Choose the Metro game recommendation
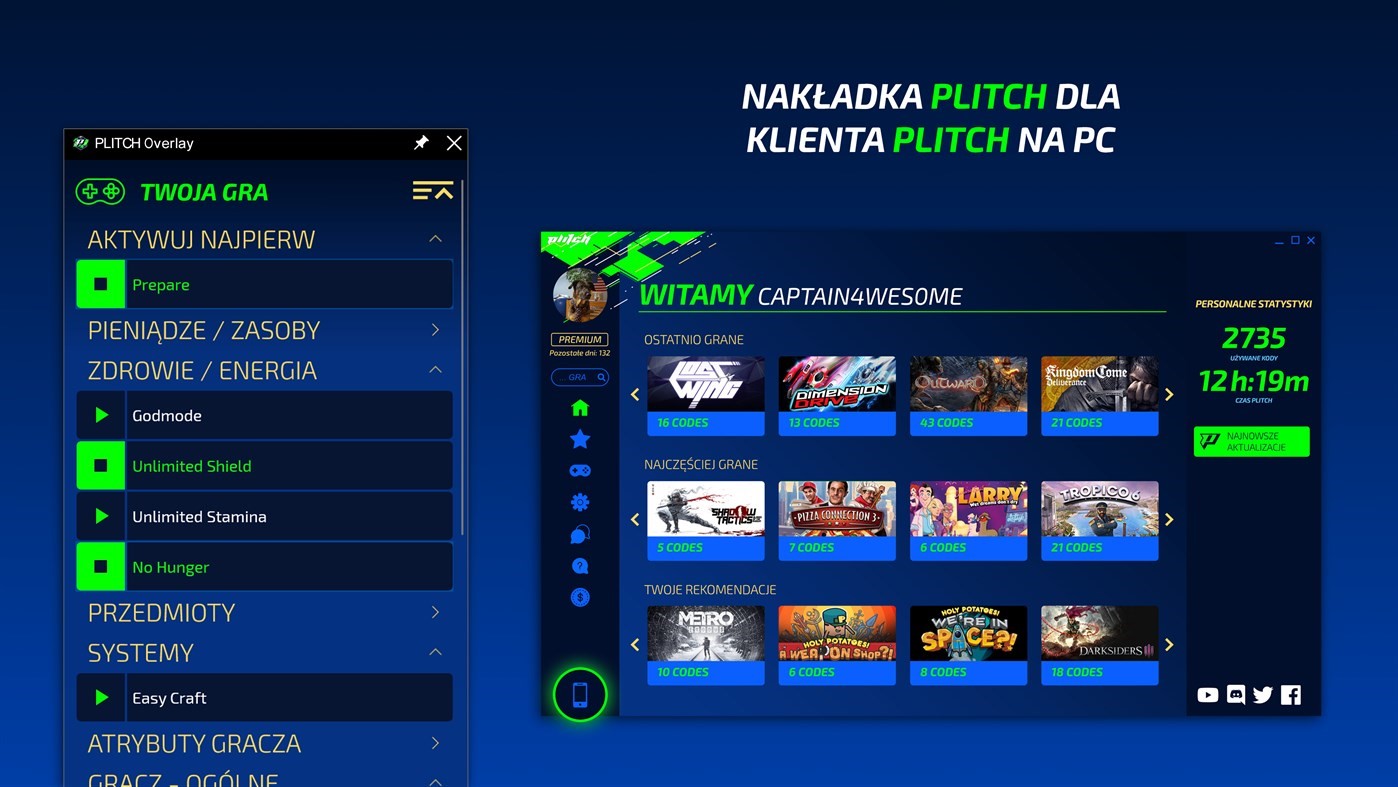The image size is (1398, 787). [x=705, y=644]
